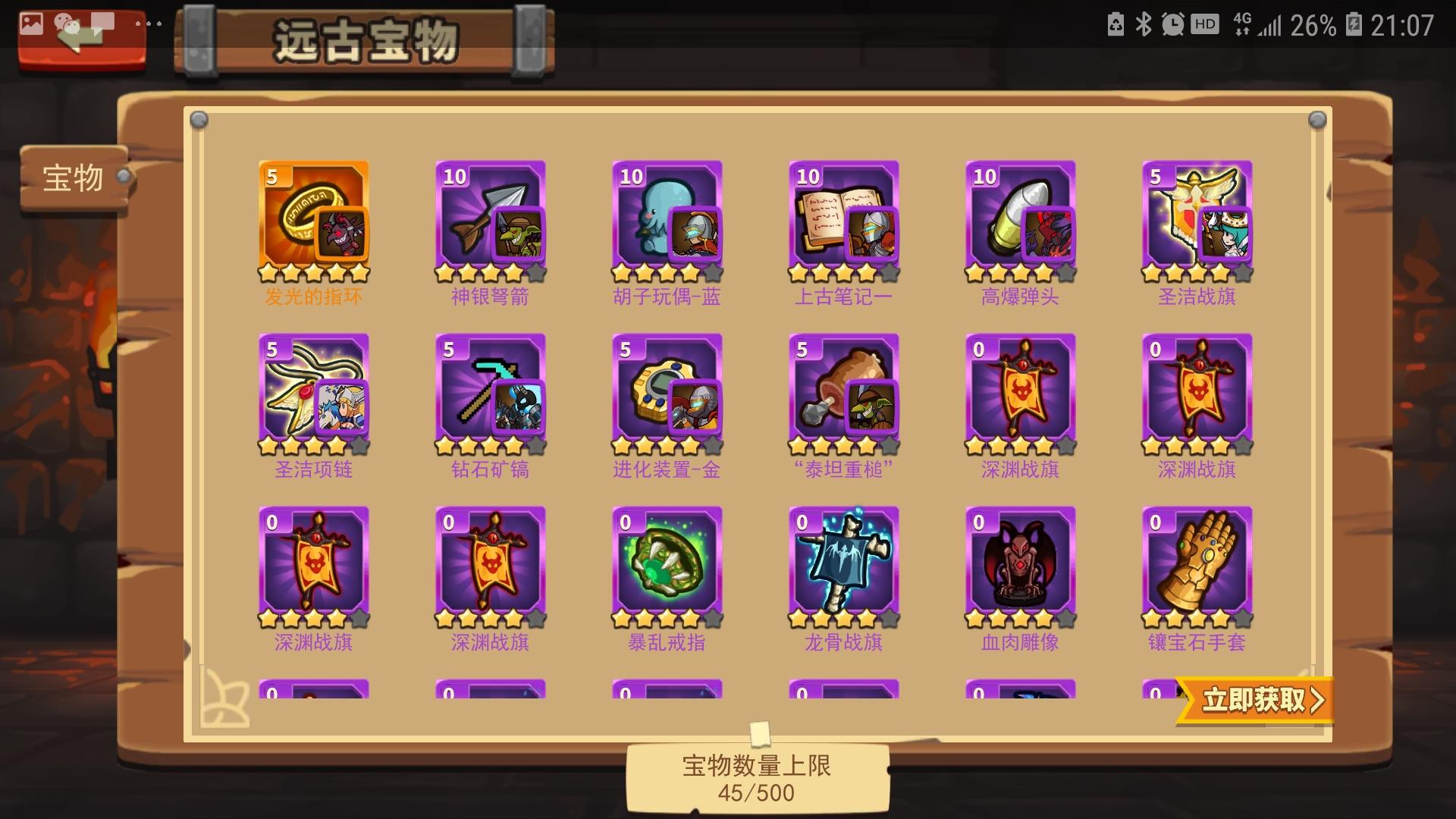Viewport: 1456px width, 819px height.
Task: Select the 泰坦重槌 treasure
Action: point(843,391)
